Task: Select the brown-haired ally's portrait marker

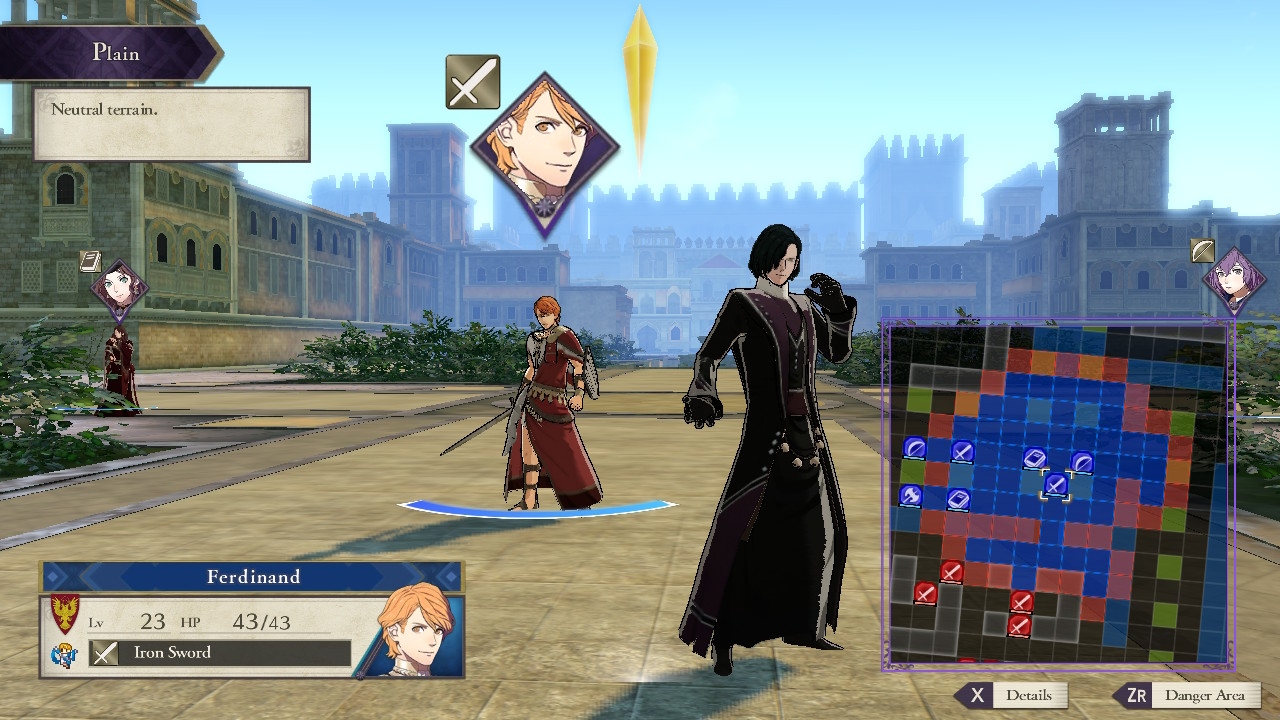Action: click(120, 288)
